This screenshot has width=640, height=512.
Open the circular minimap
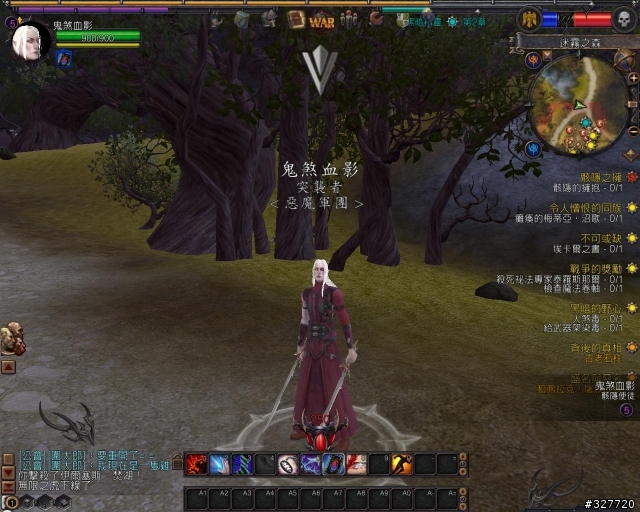tap(578, 108)
